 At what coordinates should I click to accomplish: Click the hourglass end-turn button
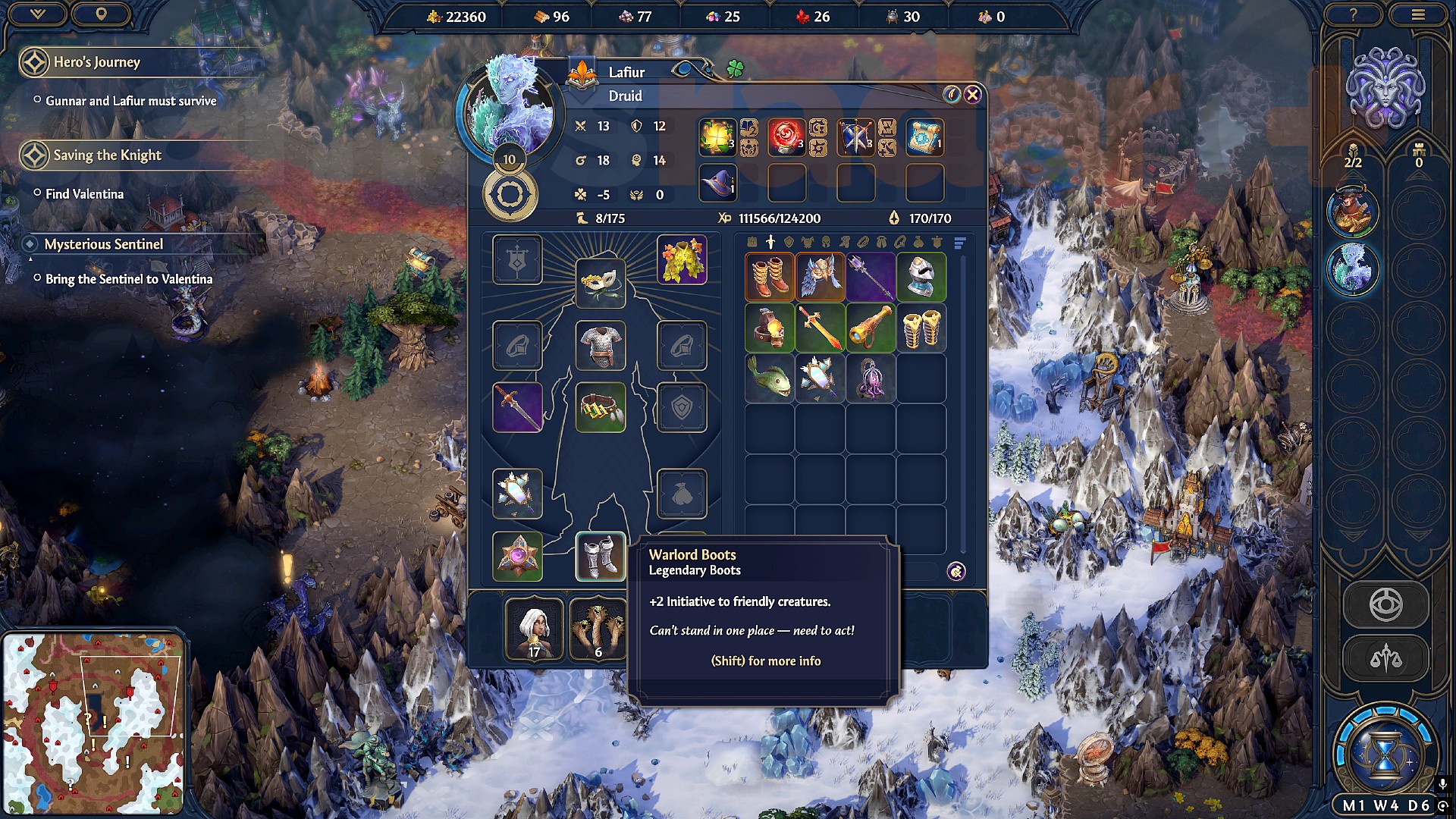1385,751
